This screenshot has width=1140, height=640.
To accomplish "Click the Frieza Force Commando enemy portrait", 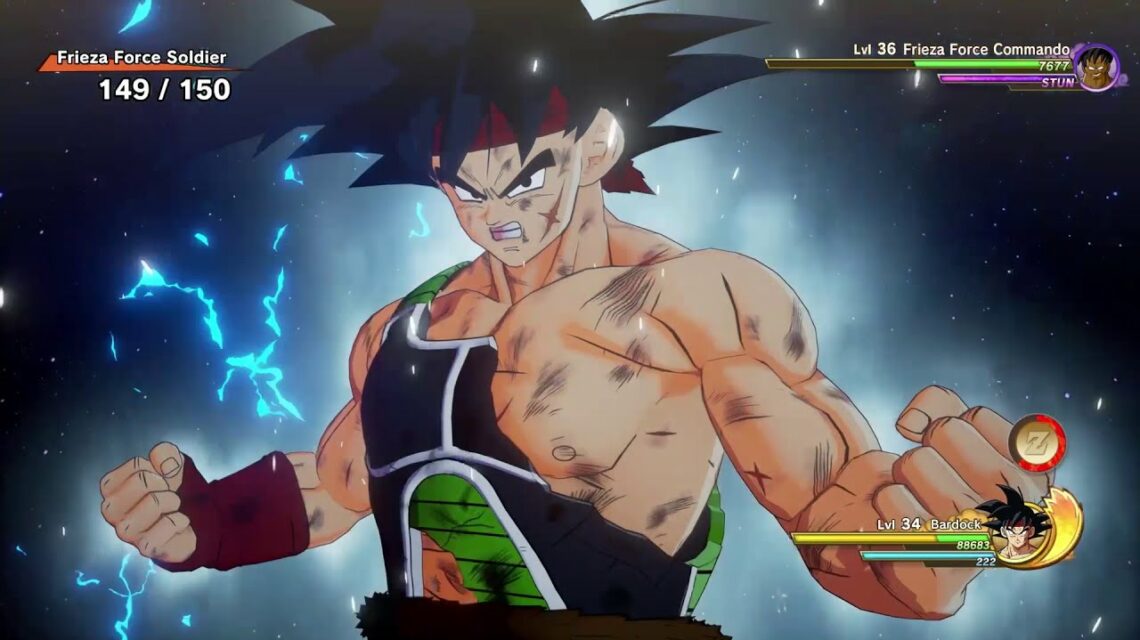I will [x=1096, y=67].
